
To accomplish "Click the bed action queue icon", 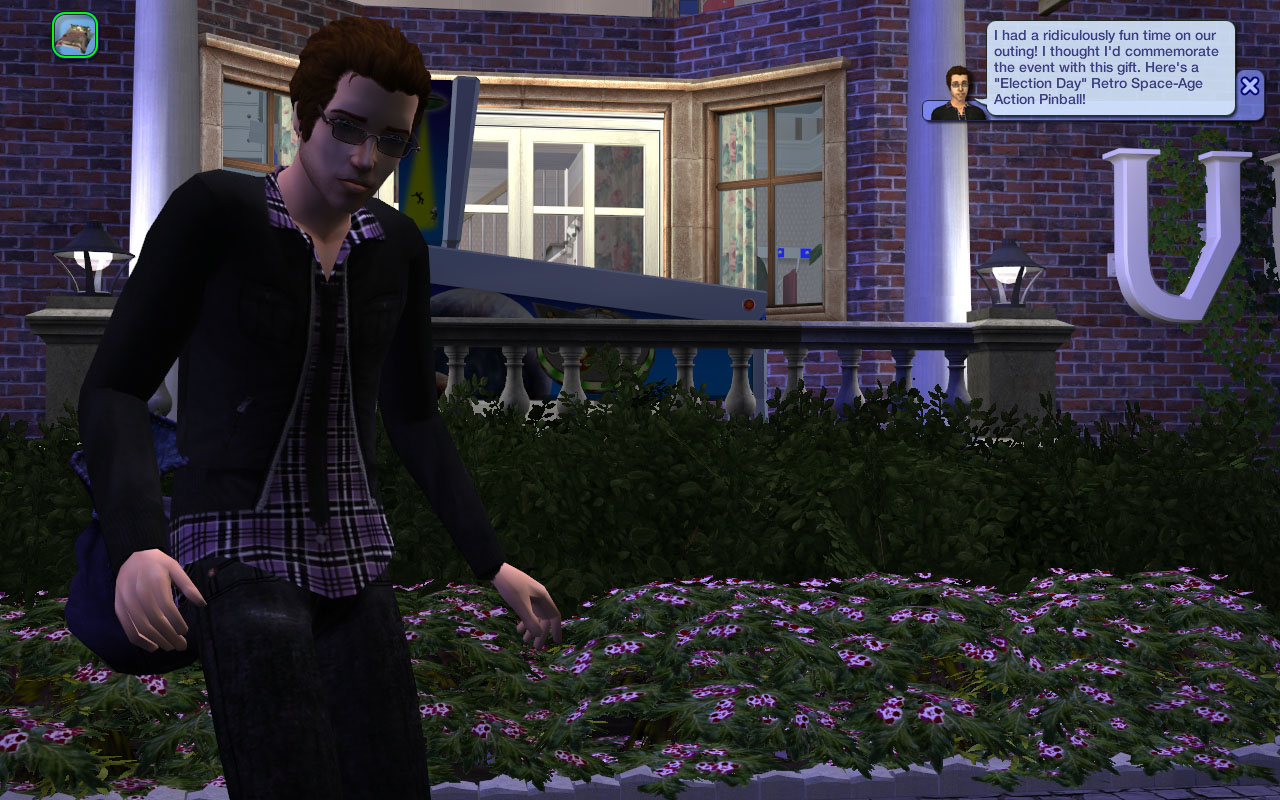I will (75, 35).
